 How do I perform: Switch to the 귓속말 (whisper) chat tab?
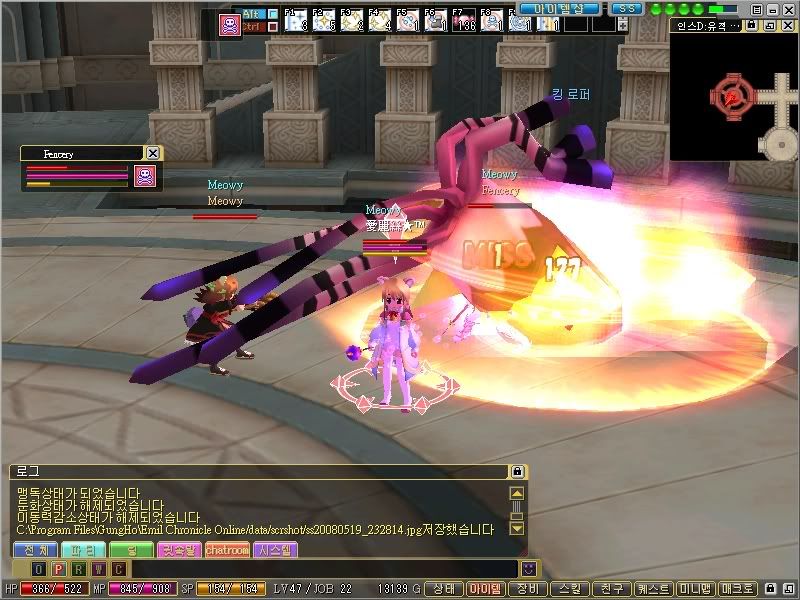coord(179,550)
